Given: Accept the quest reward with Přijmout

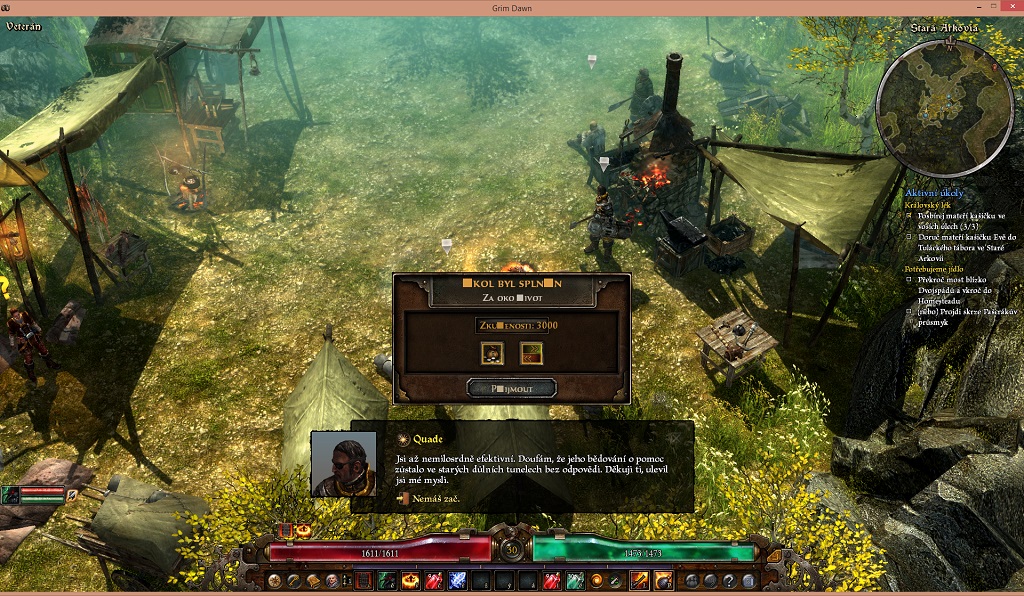Looking at the screenshot, I should 511,387.
